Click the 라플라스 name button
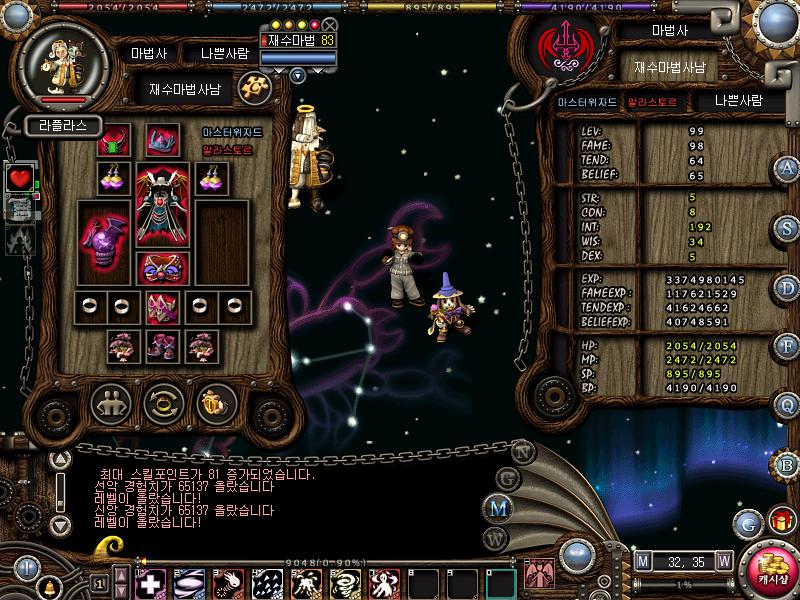Image resolution: width=800 pixels, height=600 pixels. [x=62, y=126]
